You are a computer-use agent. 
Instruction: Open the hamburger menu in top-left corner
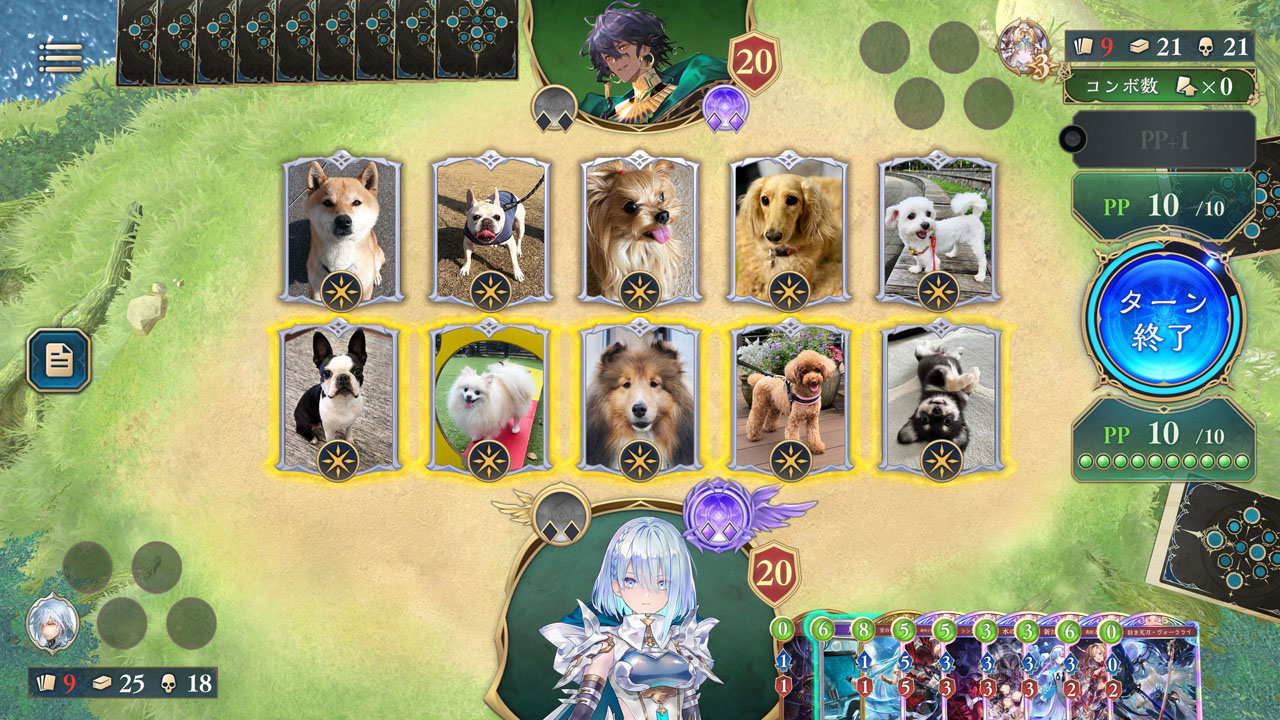pos(62,55)
